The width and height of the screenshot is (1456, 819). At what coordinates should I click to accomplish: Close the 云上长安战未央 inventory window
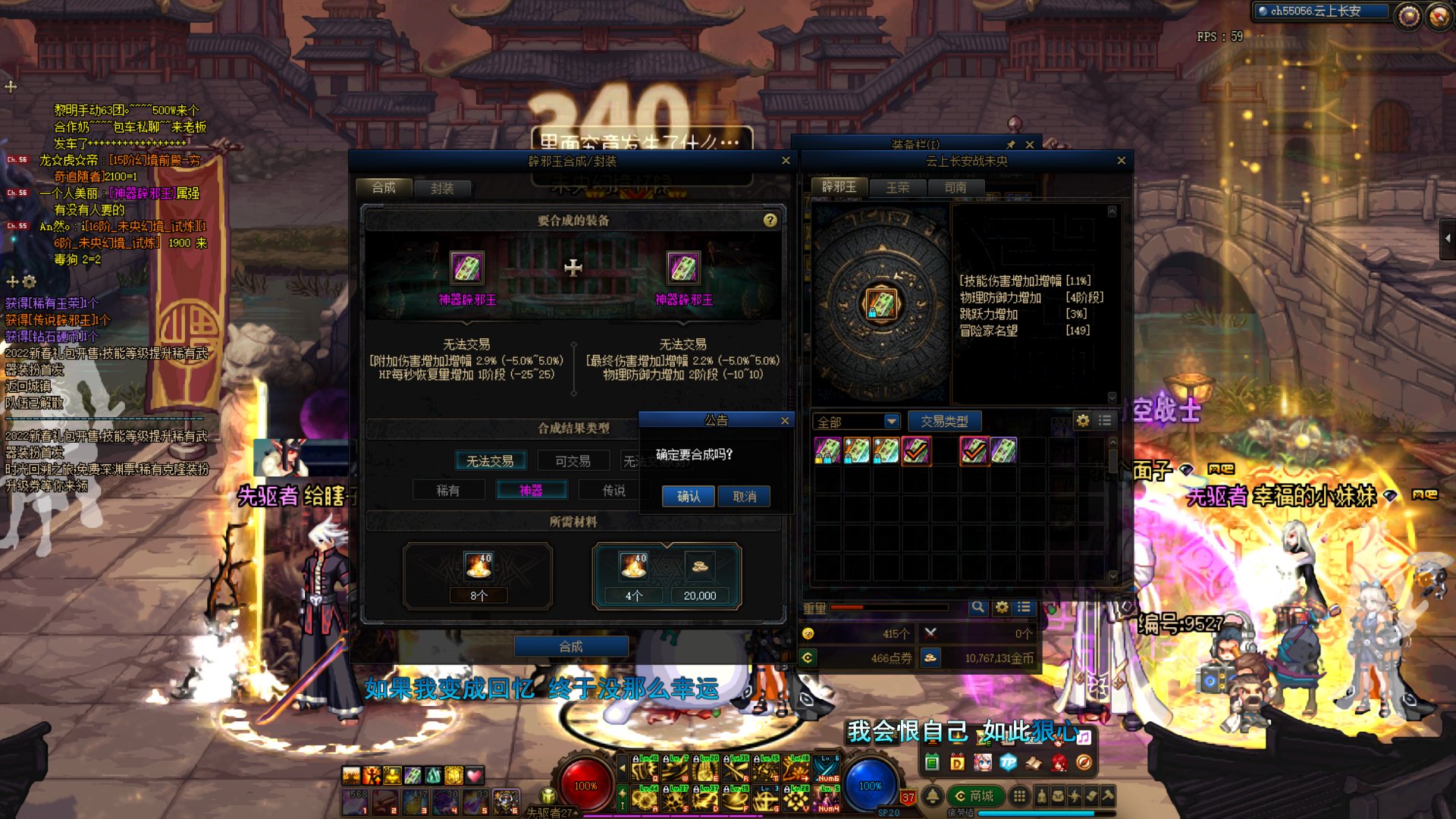click(1122, 161)
